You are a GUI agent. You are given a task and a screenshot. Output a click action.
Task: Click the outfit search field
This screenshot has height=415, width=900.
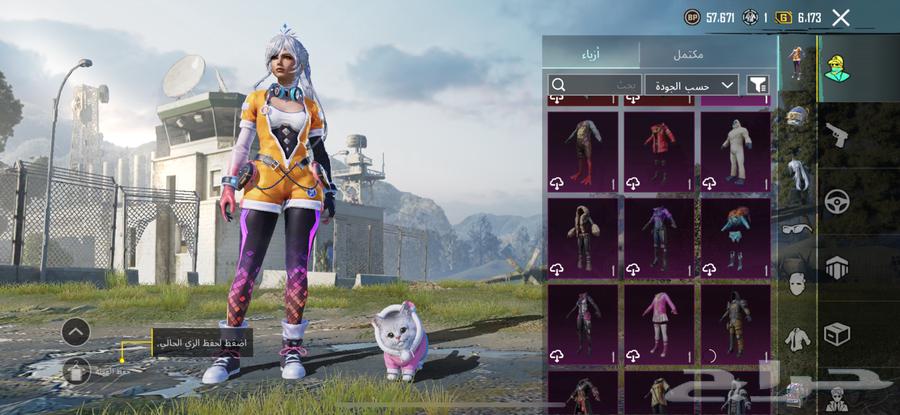pyautogui.click(x=595, y=85)
